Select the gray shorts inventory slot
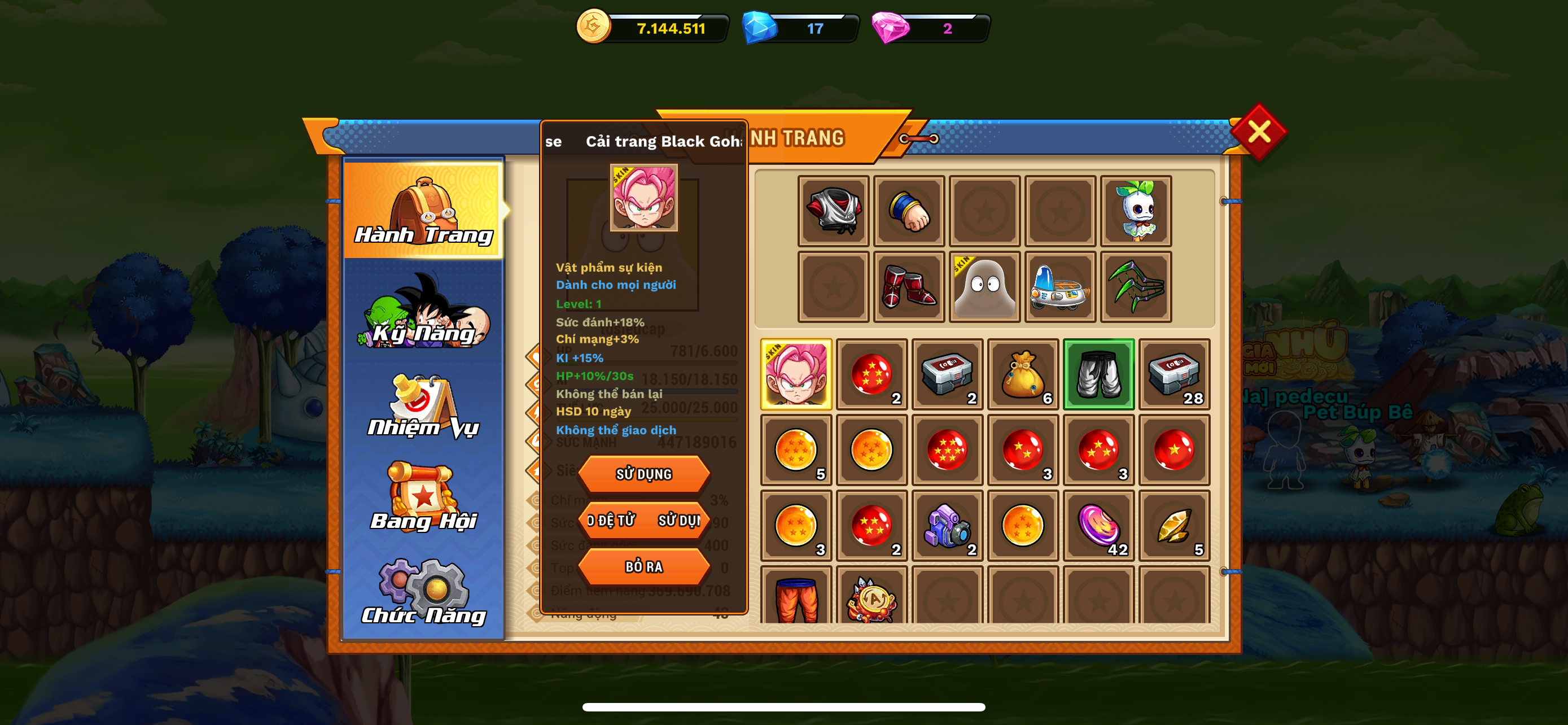The height and width of the screenshot is (725, 1568). [x=1098, y=374]
